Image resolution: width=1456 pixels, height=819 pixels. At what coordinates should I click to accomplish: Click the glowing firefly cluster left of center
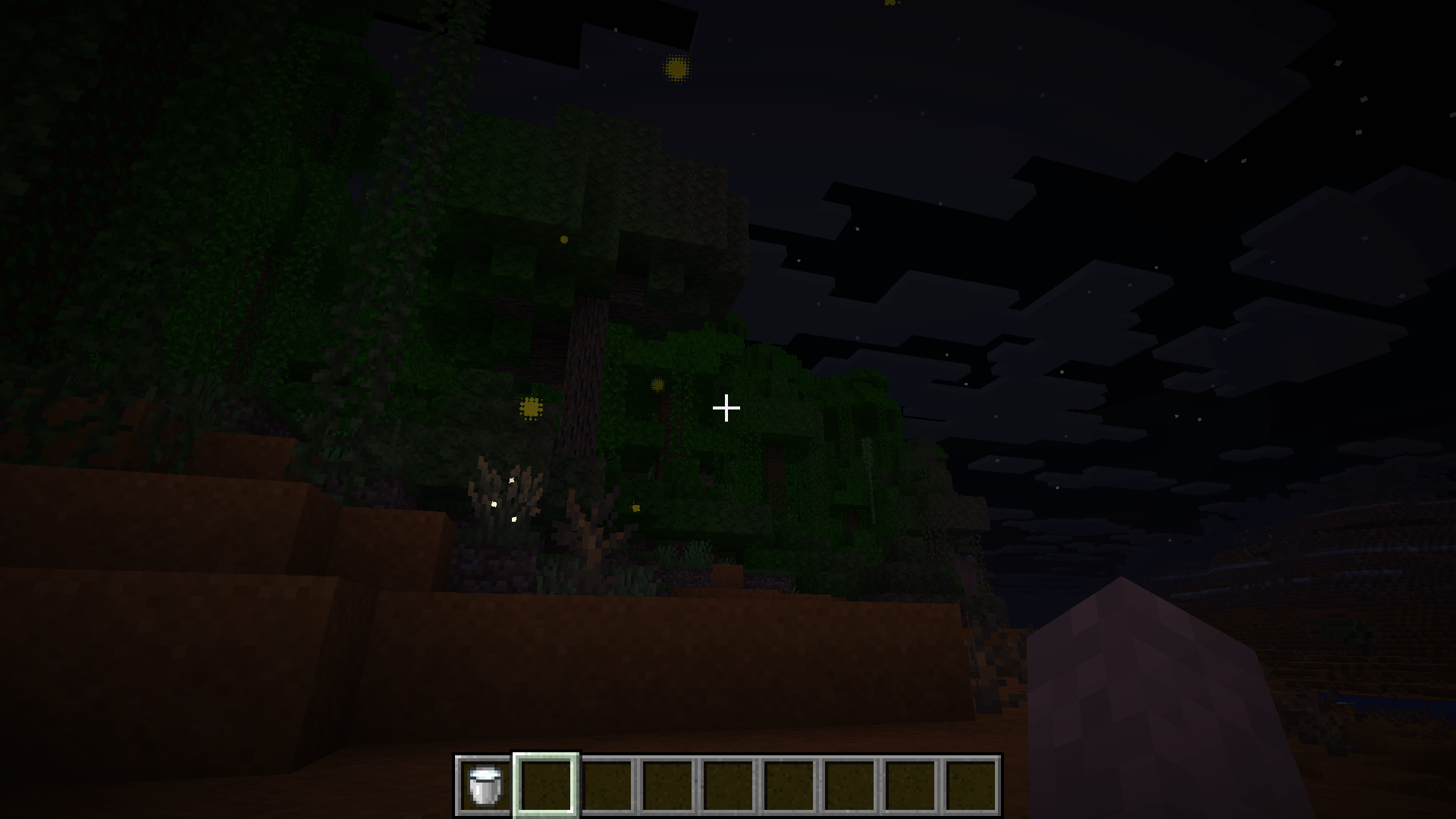529,408
